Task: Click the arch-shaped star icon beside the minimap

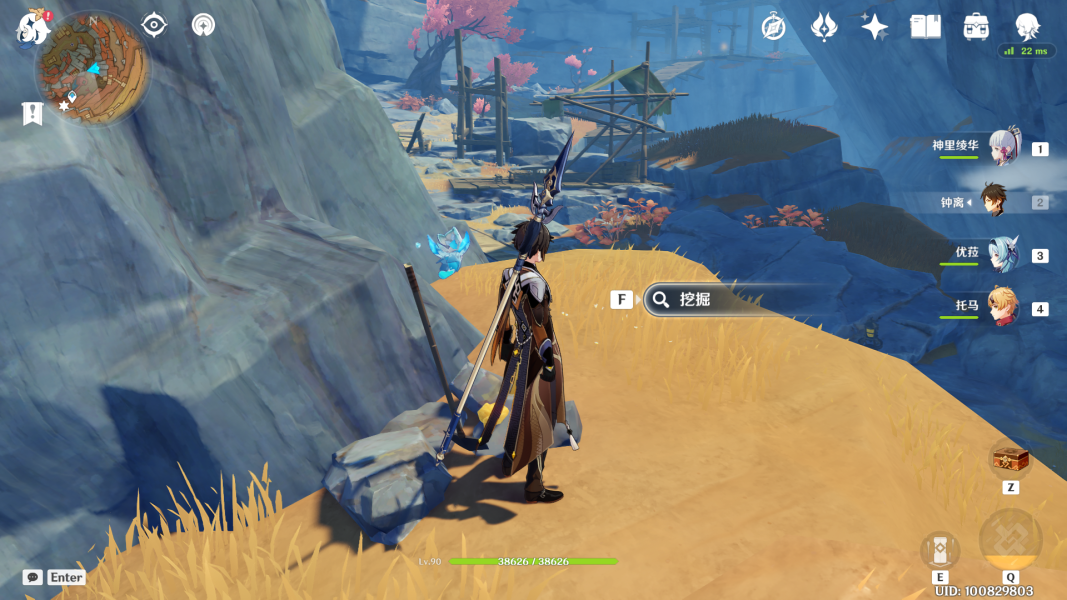Action: (203, 25)
